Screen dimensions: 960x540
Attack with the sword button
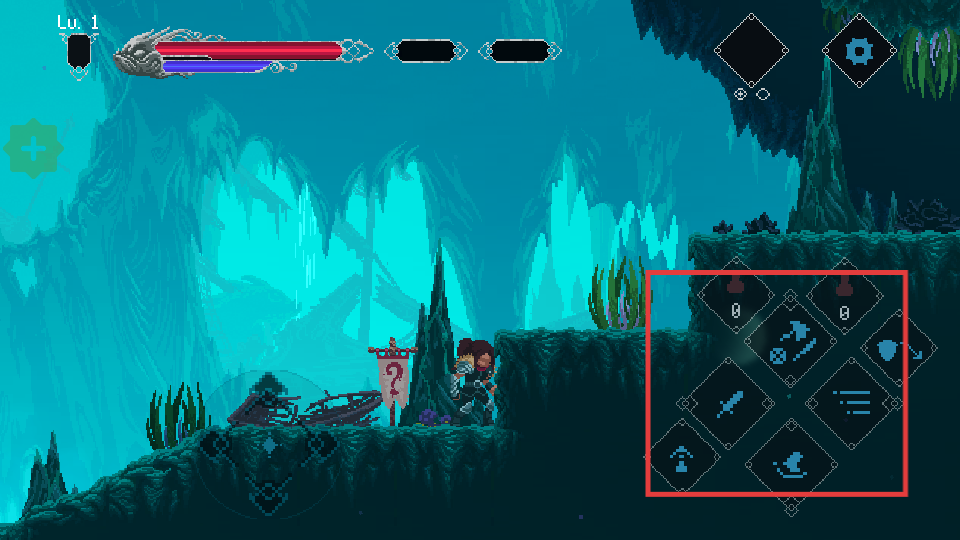(x=730, y=404)
